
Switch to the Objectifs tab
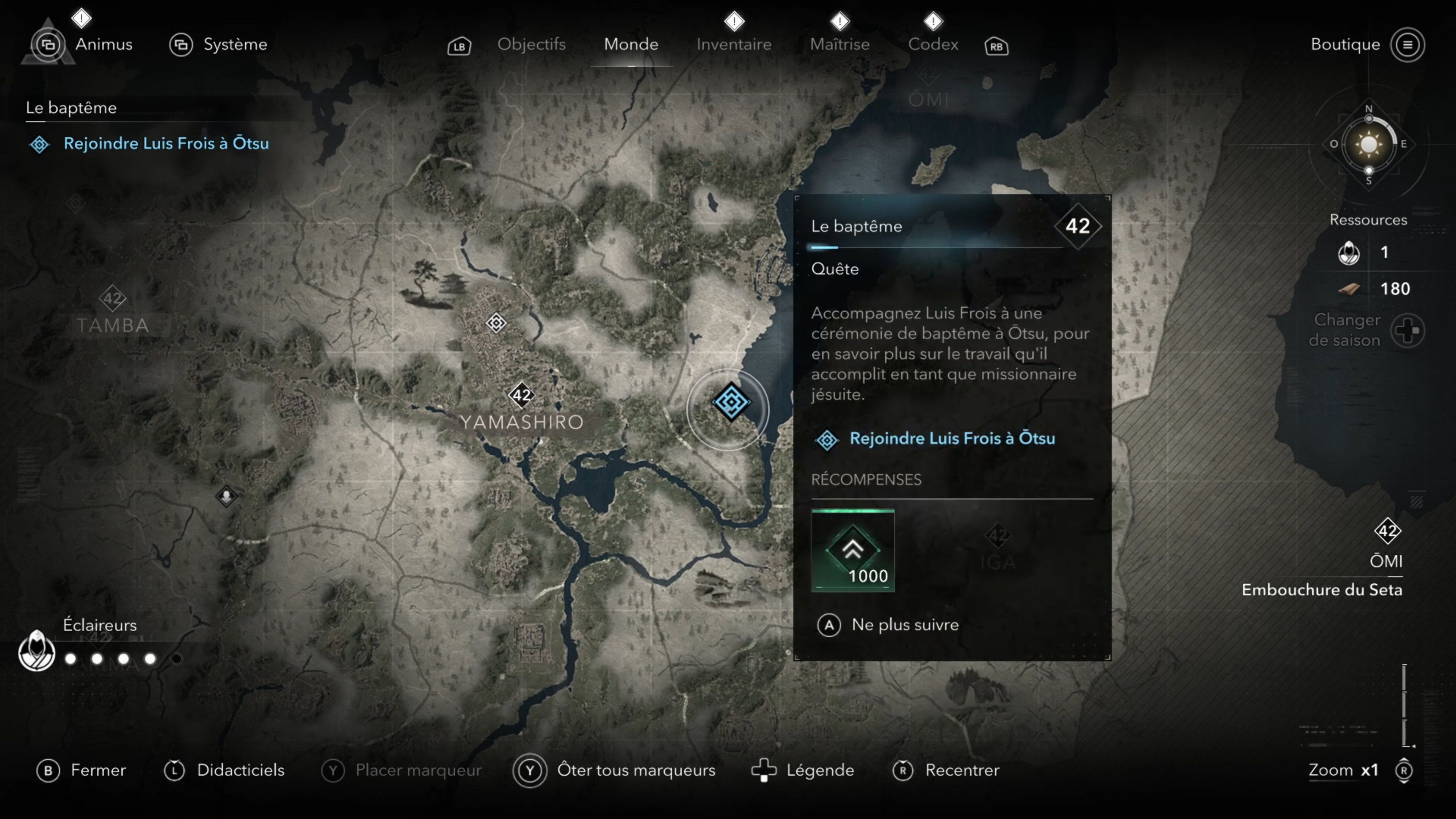coord(531,44)
